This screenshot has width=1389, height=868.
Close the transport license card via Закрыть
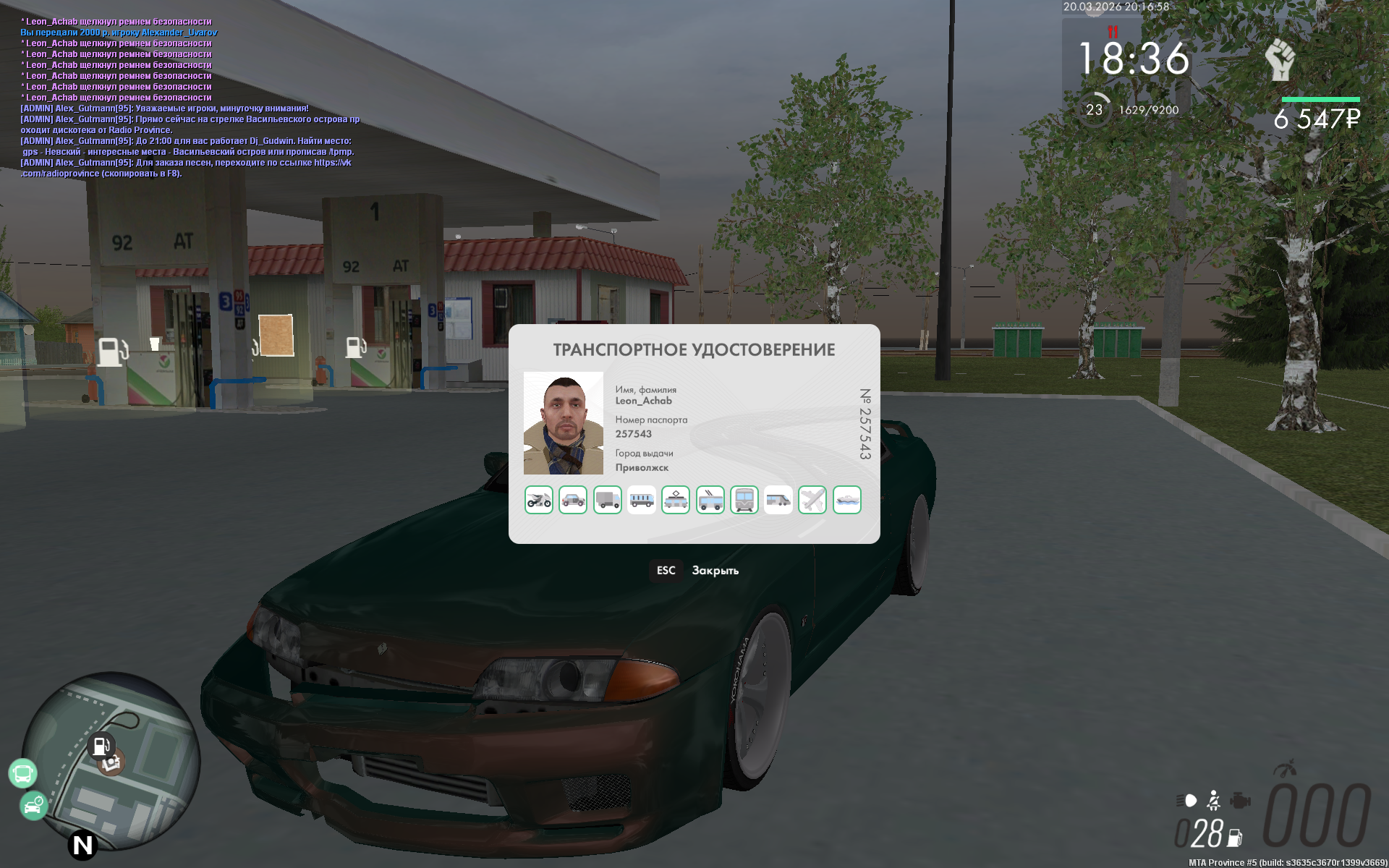pyautogui.click(x=715, y=571)
